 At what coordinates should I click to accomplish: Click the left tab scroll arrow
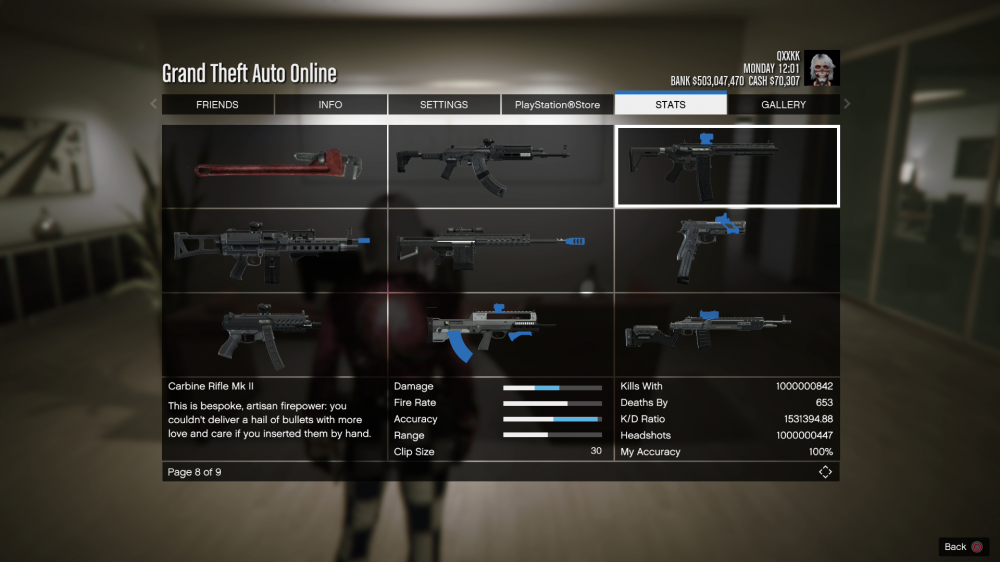[x=154, y=104]
